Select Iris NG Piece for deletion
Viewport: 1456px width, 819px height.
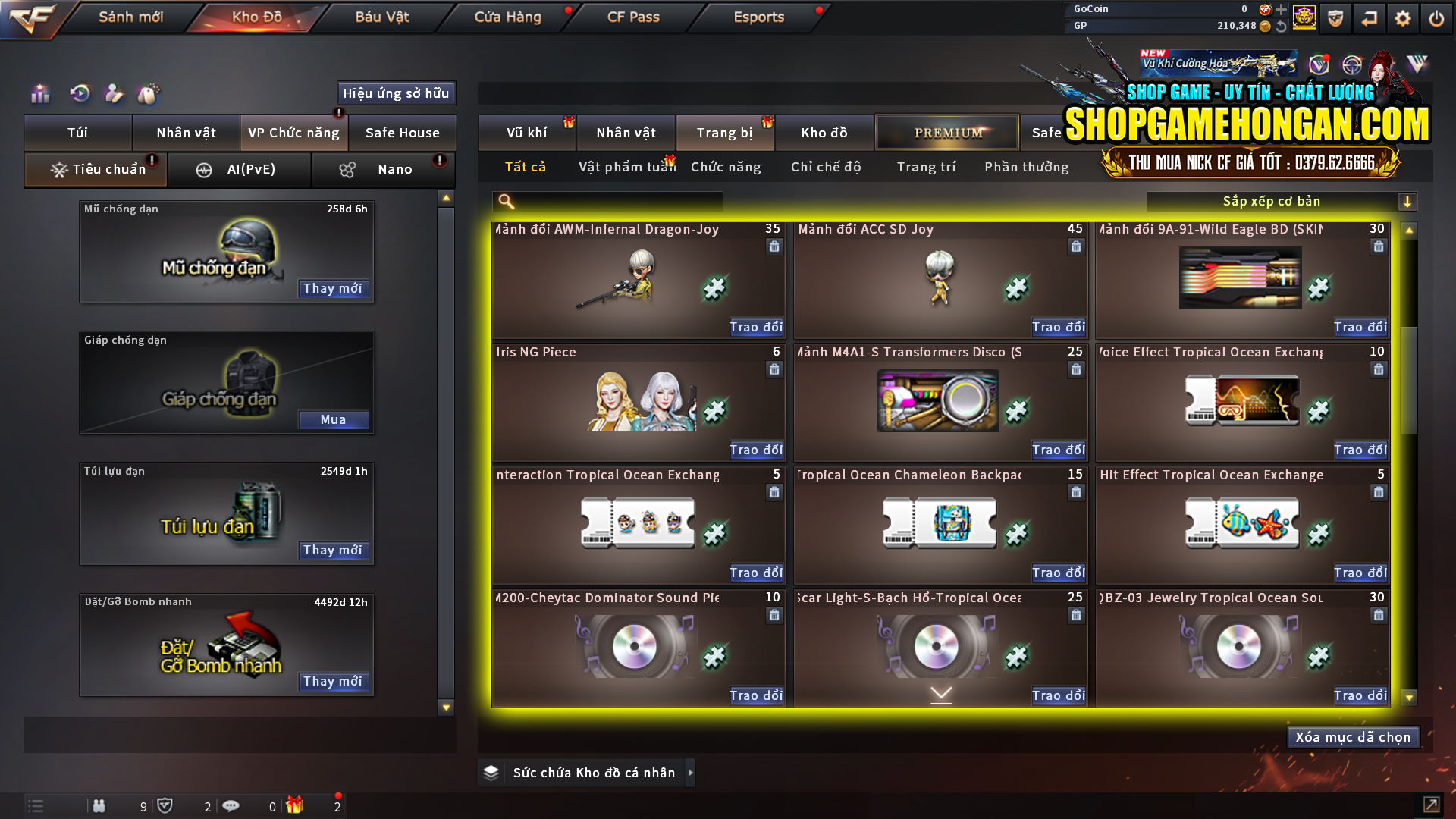(774, 369)
